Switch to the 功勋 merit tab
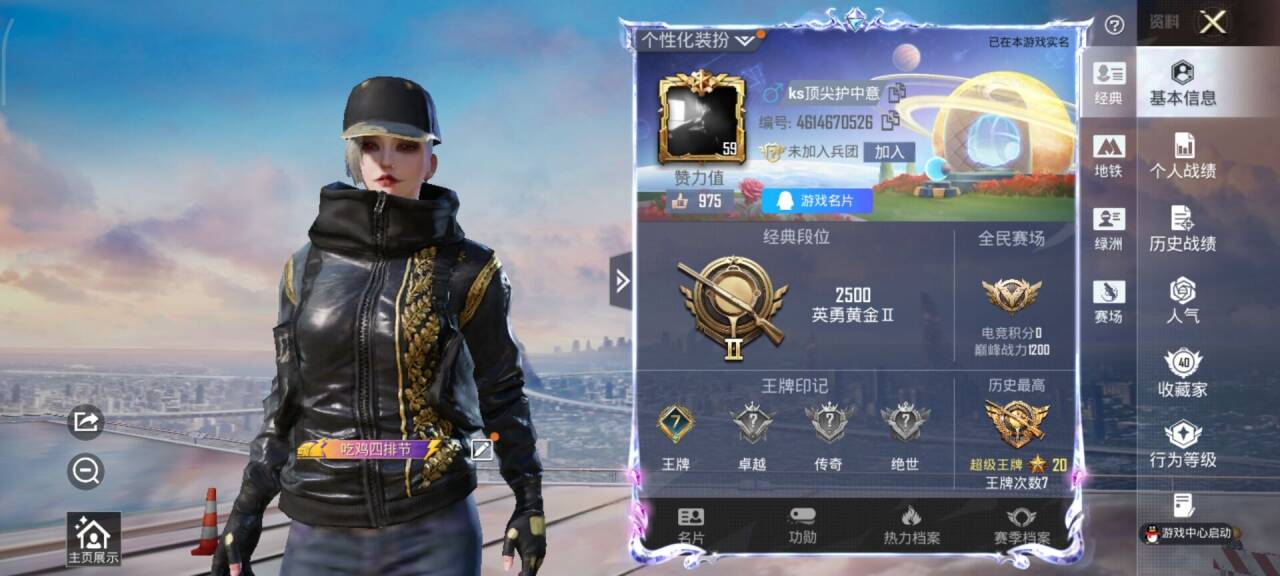The width and height of the screenshot is (1280, 576). coord(802,526)
